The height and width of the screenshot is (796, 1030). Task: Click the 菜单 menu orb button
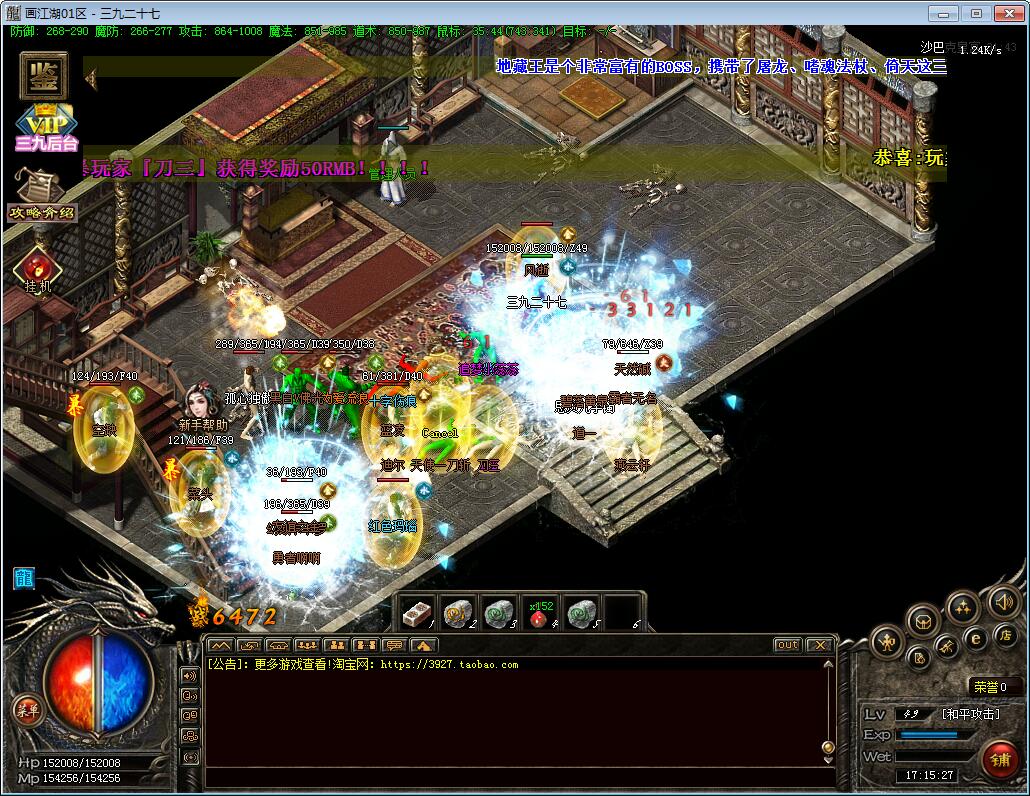[27, 709]
